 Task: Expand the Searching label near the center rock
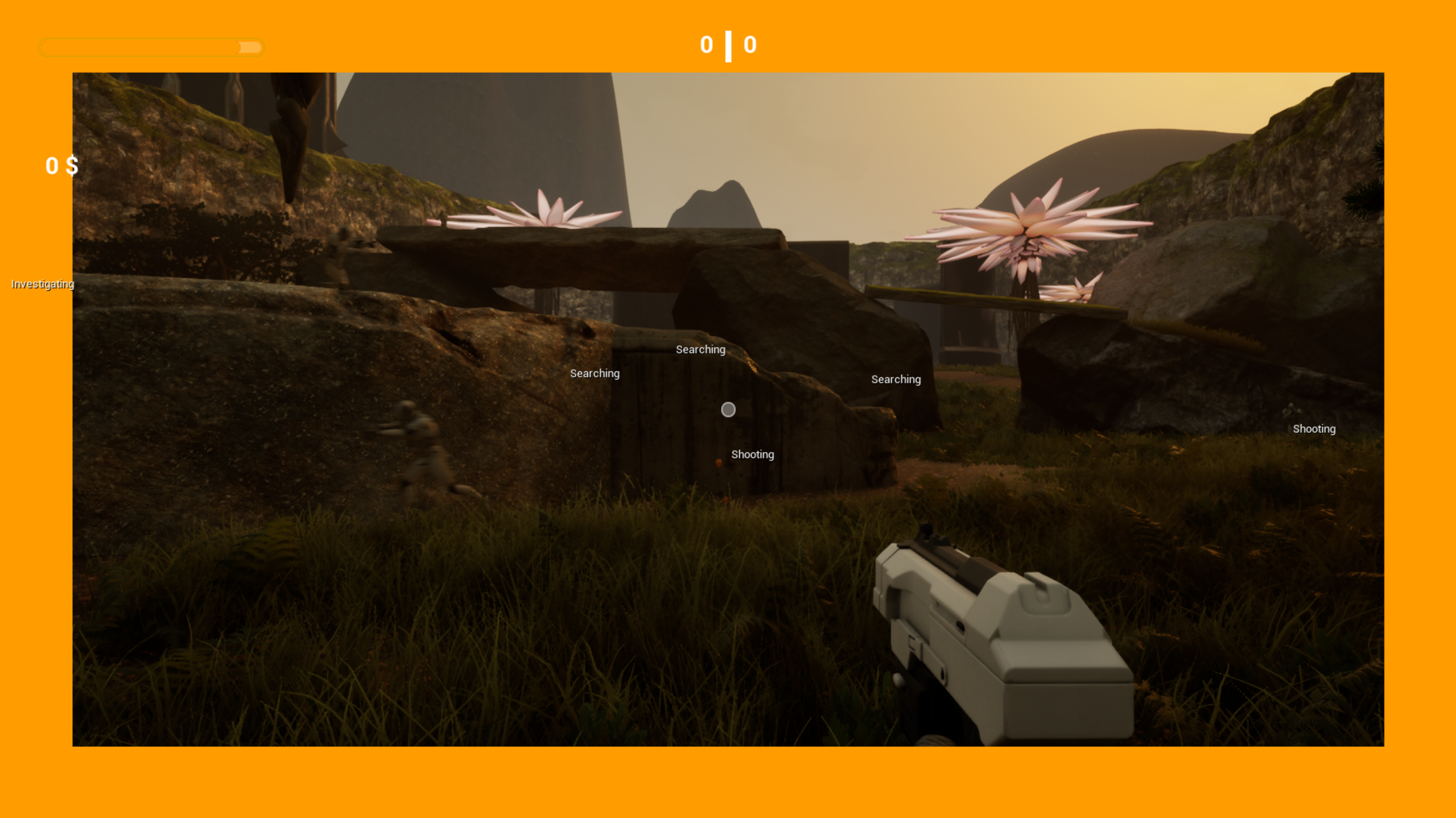pyautogui.click(x=896, y=379)
